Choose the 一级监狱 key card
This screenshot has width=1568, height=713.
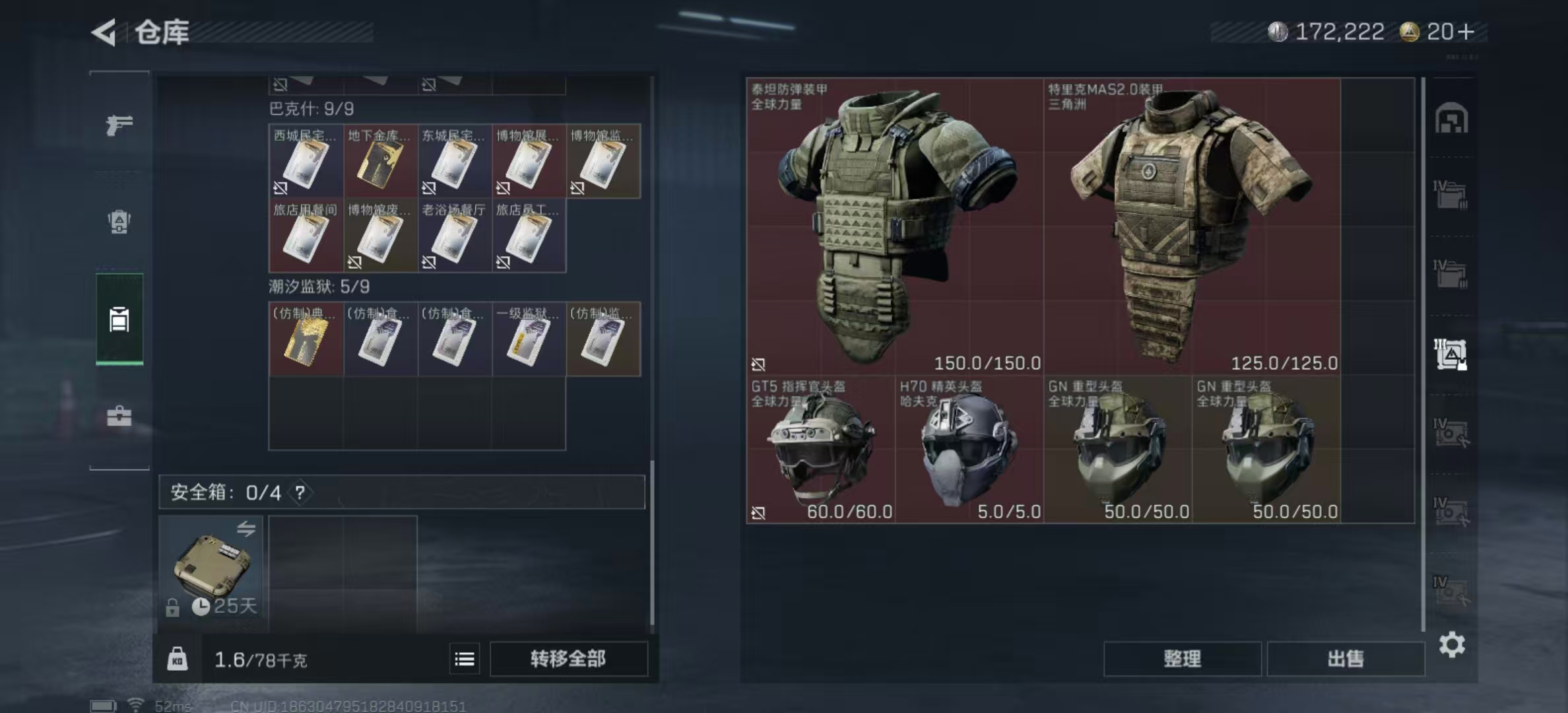click(x=529, y=339)
